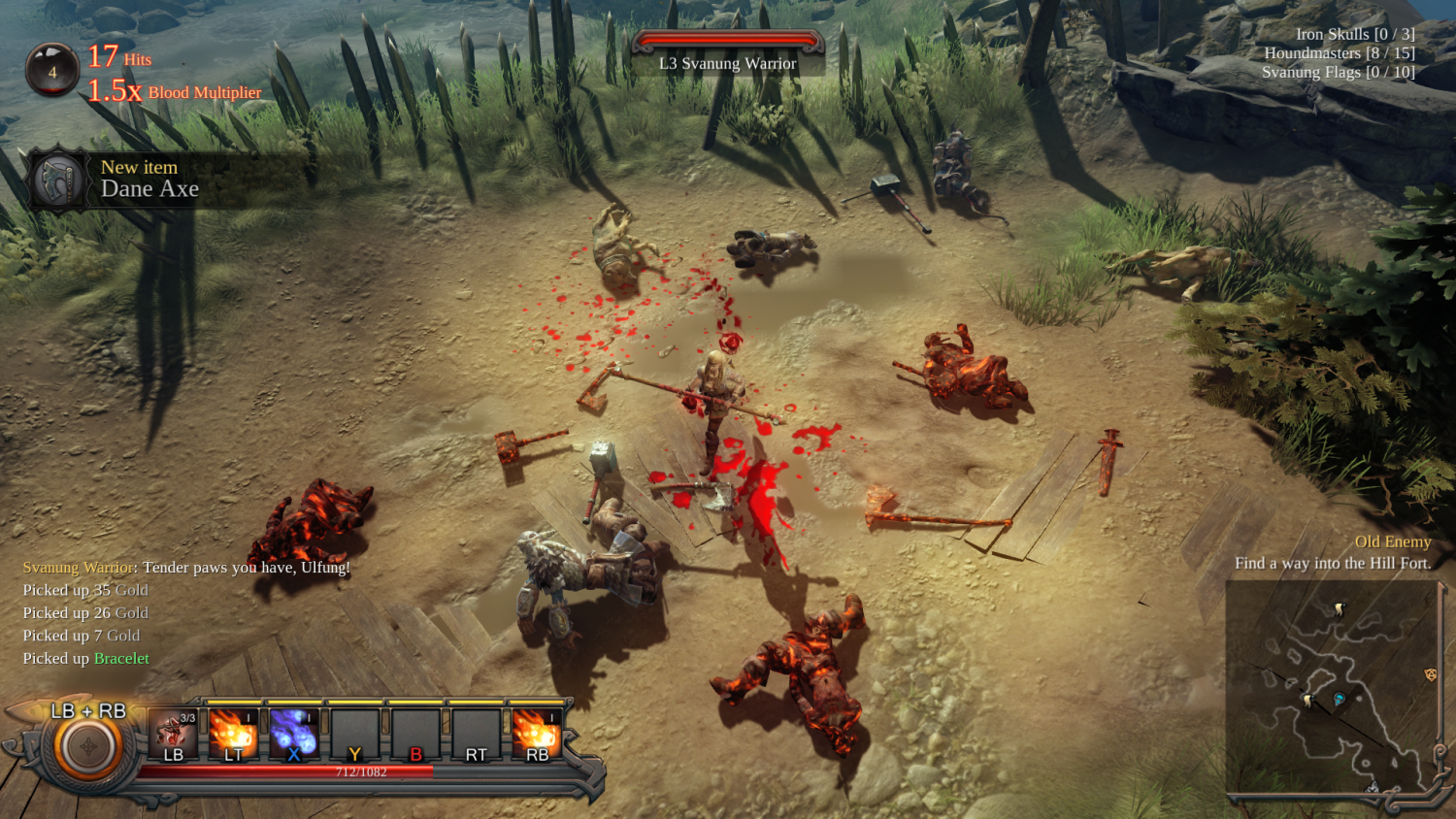Screen dimensions: 1456x819
Task: Click the empty Y ability slot
Action: point(354,731)
